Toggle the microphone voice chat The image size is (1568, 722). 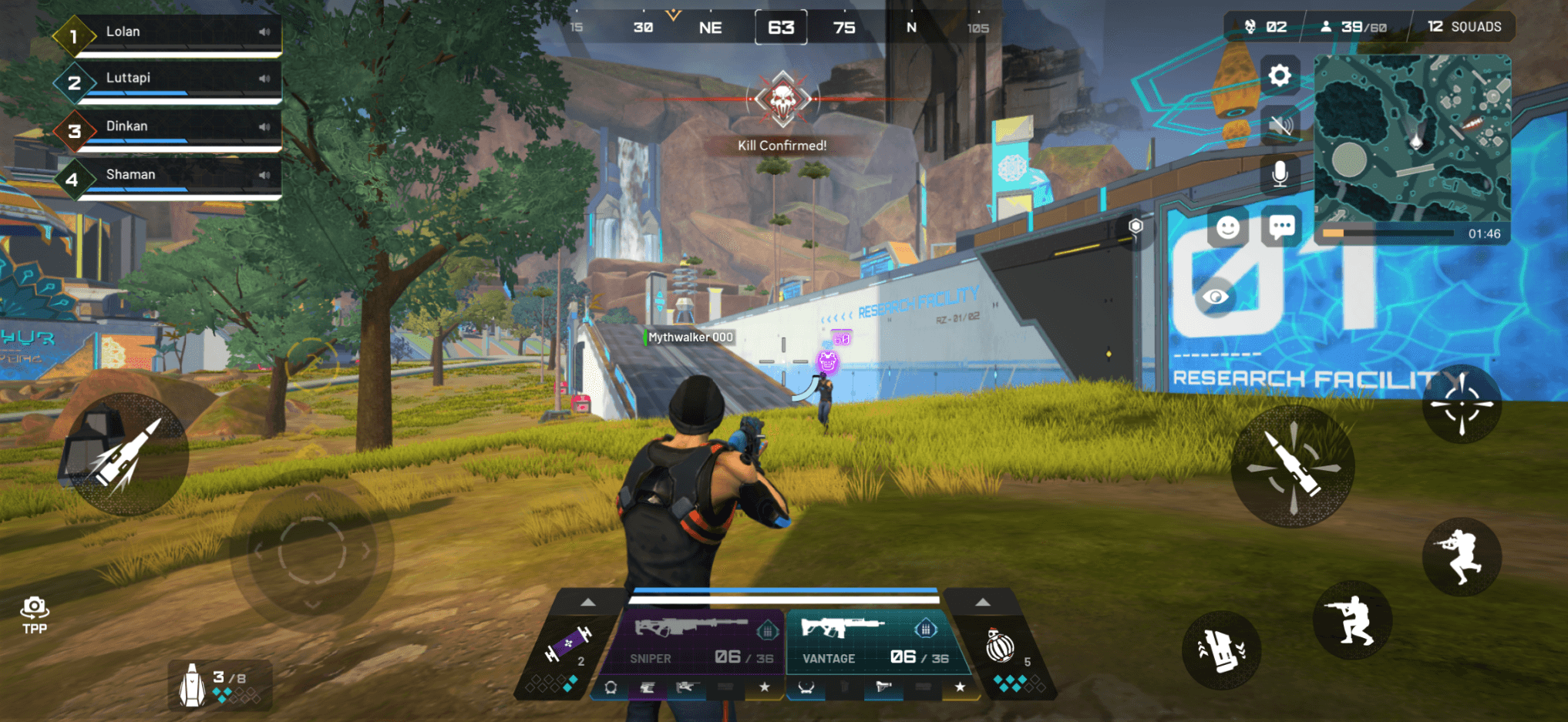click(x=1280, y=174)
